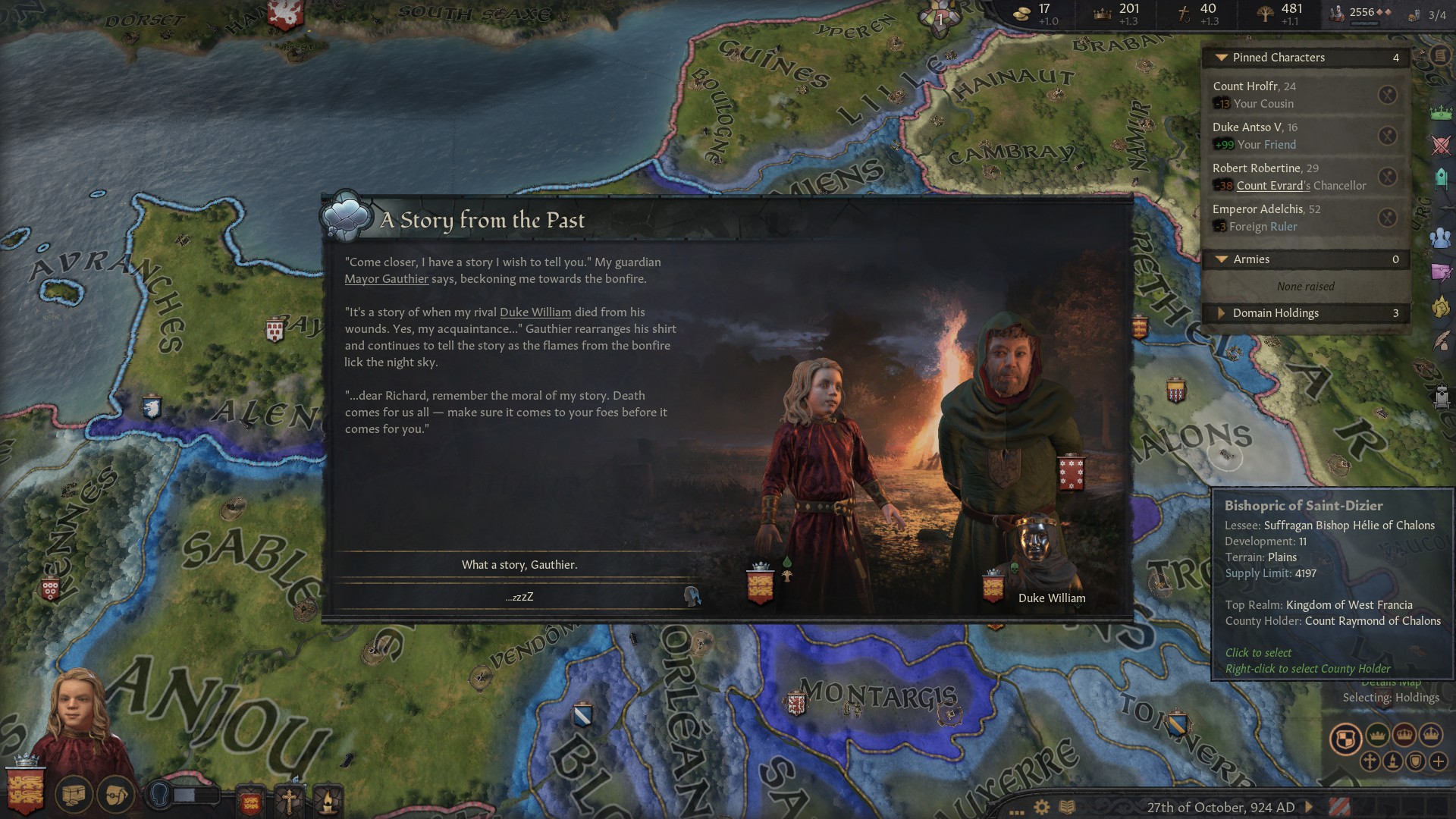Expand the Domain Holdings section
This screenshot has width=1456, height=819.
click(1222, 313)
